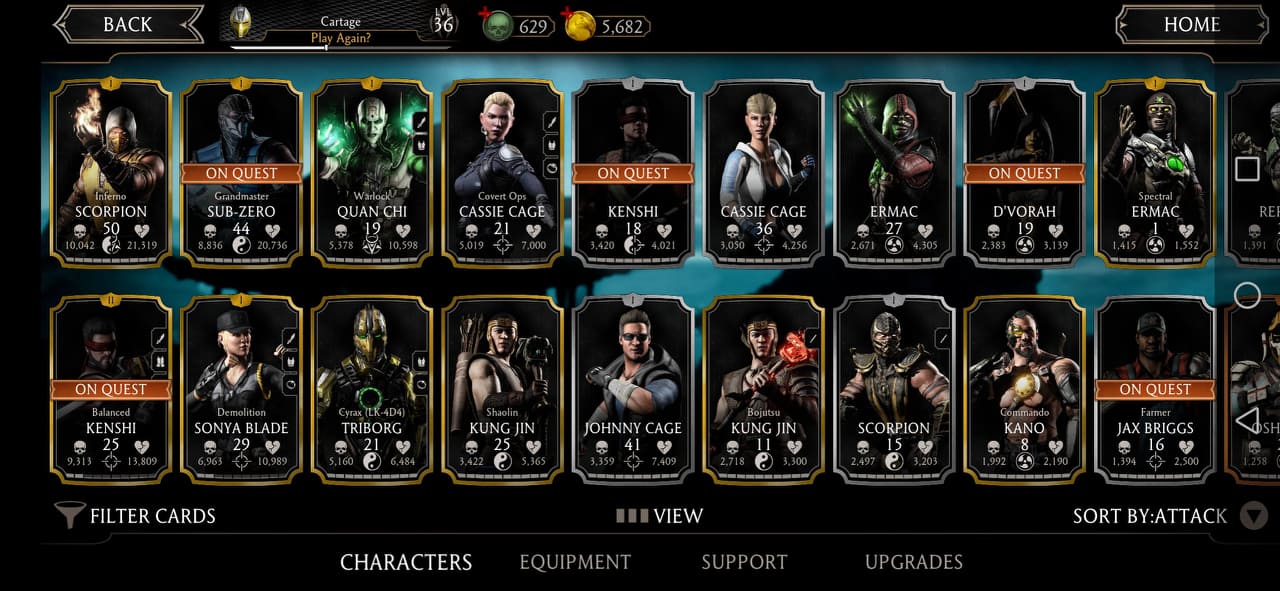The width and height of the screenshot is (1280, 591).
Task: Open the Filter Cards options
Action: coord(135,516)
